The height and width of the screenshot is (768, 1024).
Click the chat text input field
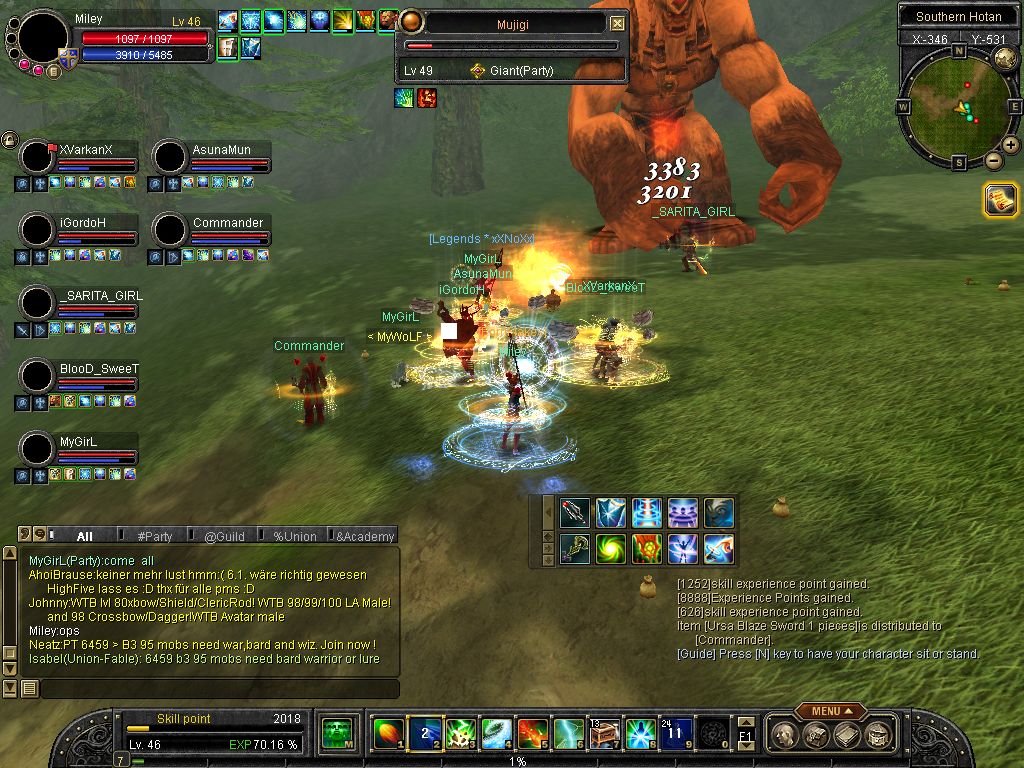pos(218,688)
